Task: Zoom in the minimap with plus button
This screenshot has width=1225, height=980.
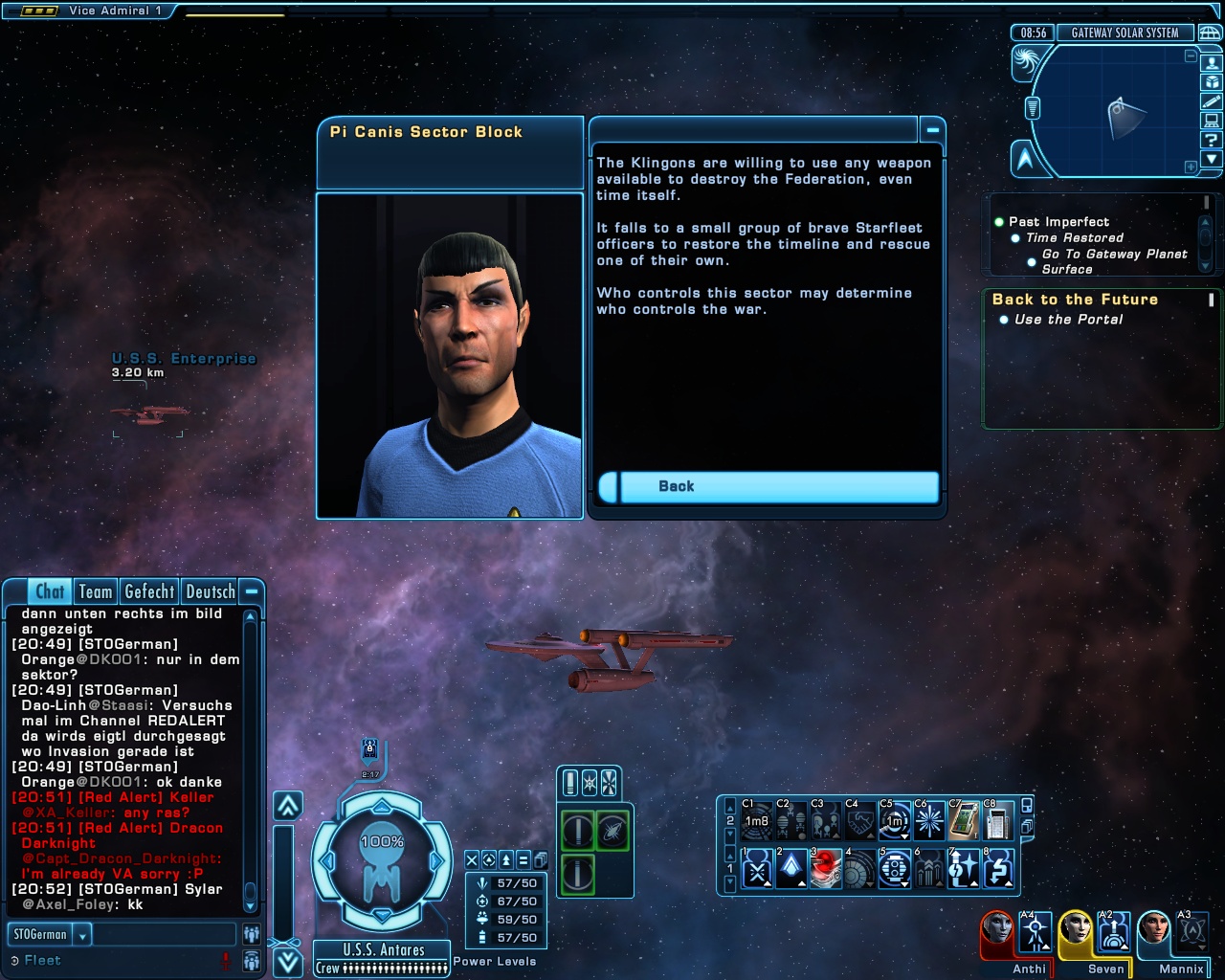Action: (1191, 167)
